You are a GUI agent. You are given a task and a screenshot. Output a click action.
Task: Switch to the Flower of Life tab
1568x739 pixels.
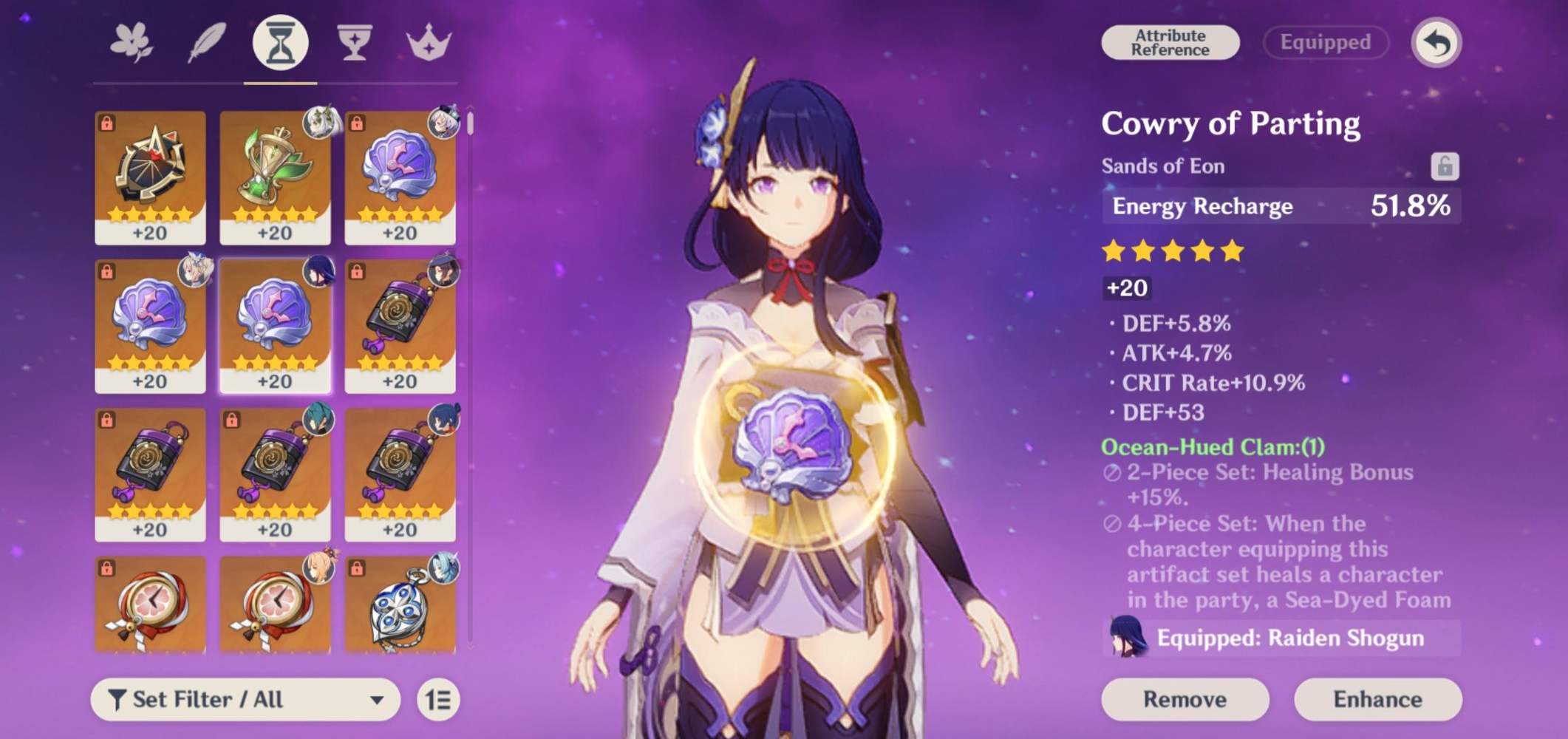pyautogui.click(x=132, y=43)
